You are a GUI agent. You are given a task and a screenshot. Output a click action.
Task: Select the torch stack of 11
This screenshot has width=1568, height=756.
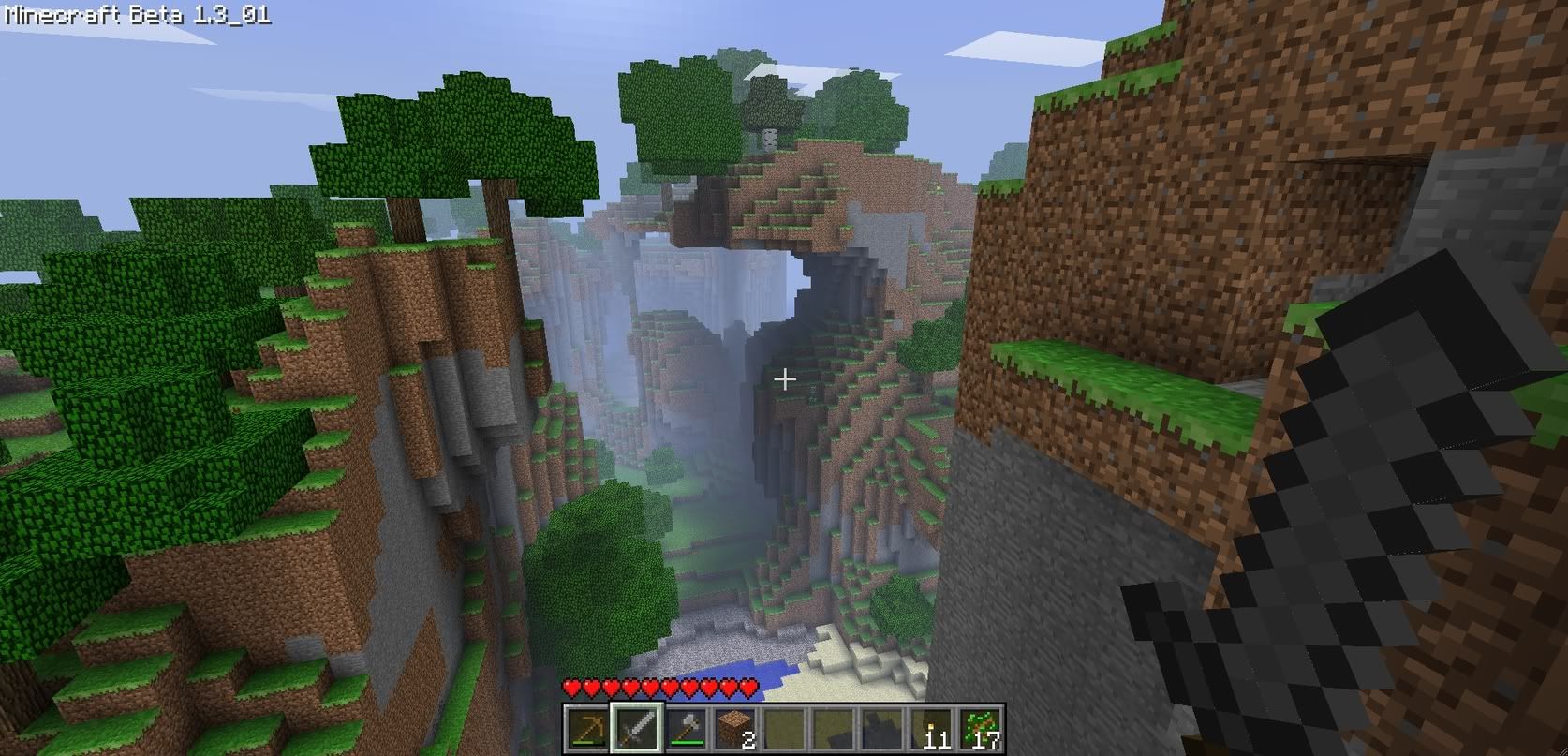tap(932, 728)
